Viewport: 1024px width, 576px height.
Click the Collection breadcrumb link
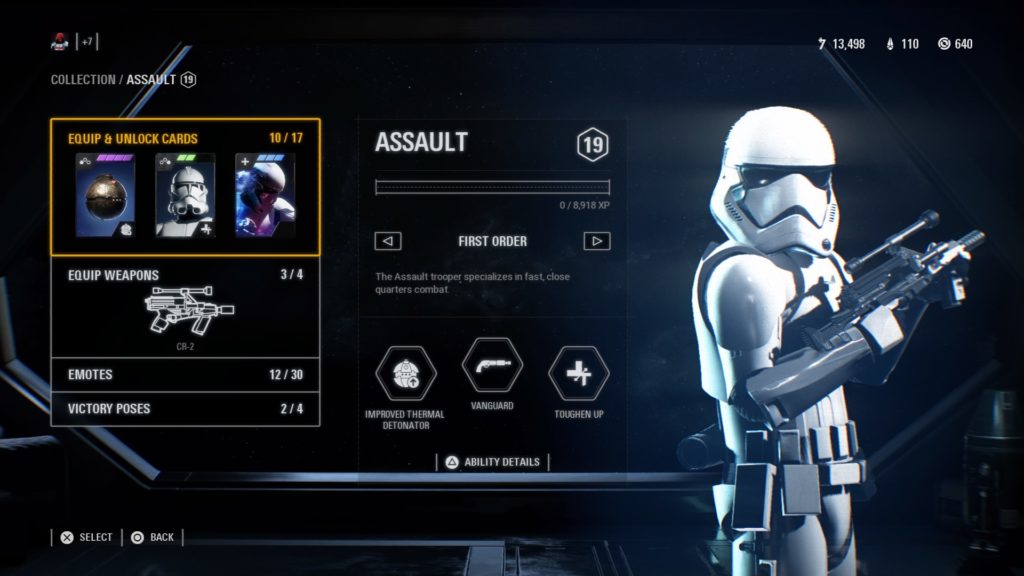pos(83,80)
